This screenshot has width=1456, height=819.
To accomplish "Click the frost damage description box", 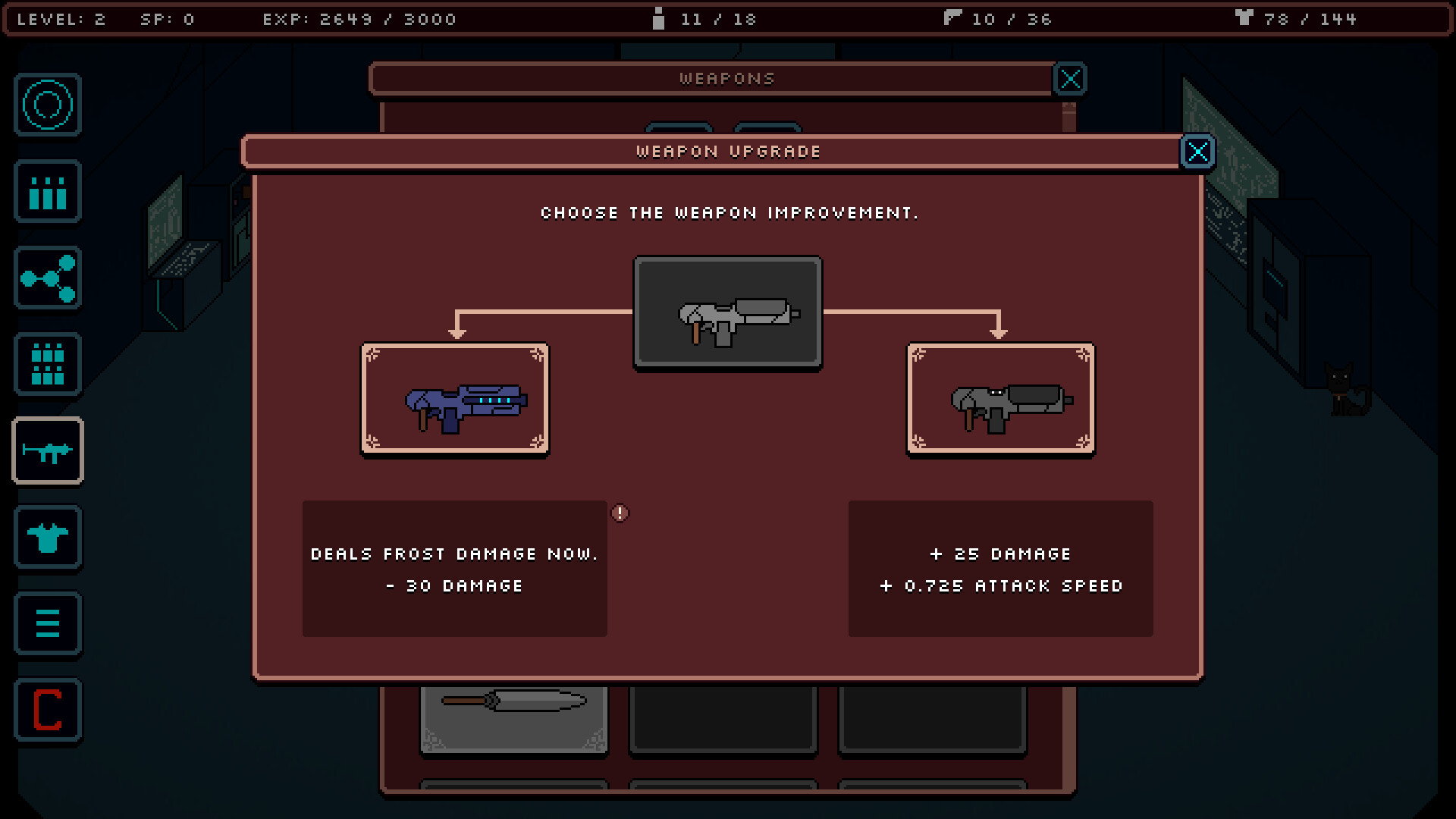I will [454, 569].
